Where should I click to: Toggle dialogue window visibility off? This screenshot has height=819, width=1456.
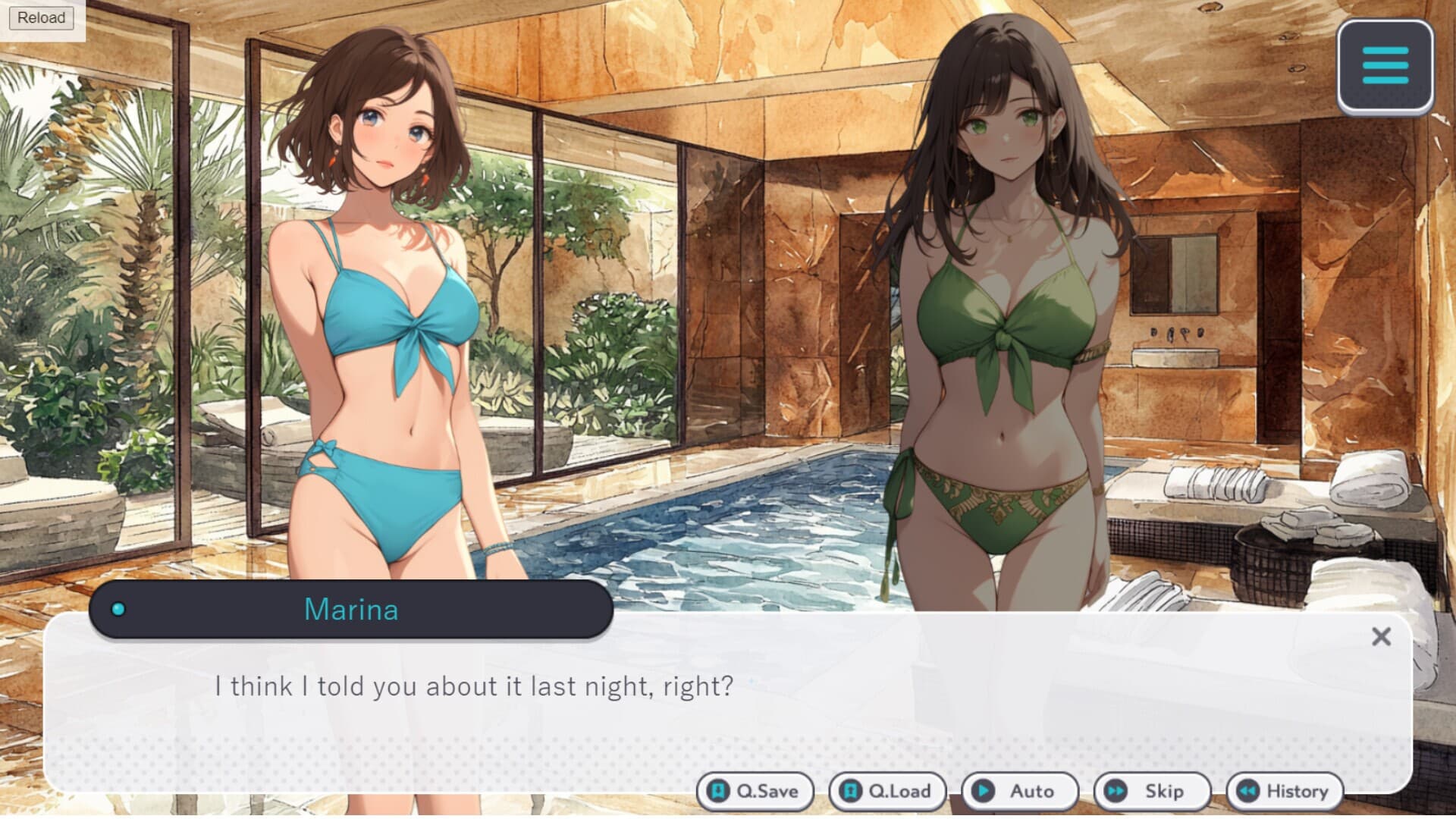[x=1379, y=637]
